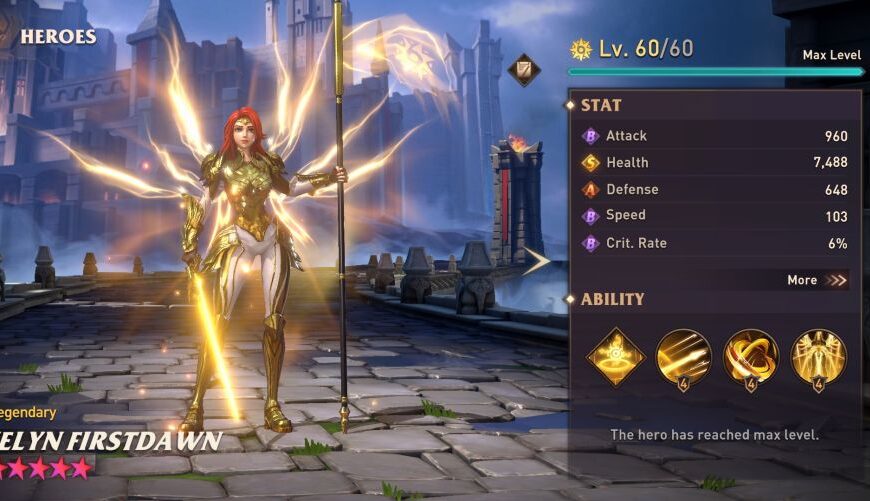Click the arrow at the stat panel's left edge
This screenshot has height=501, width=870.
(537, 261)
